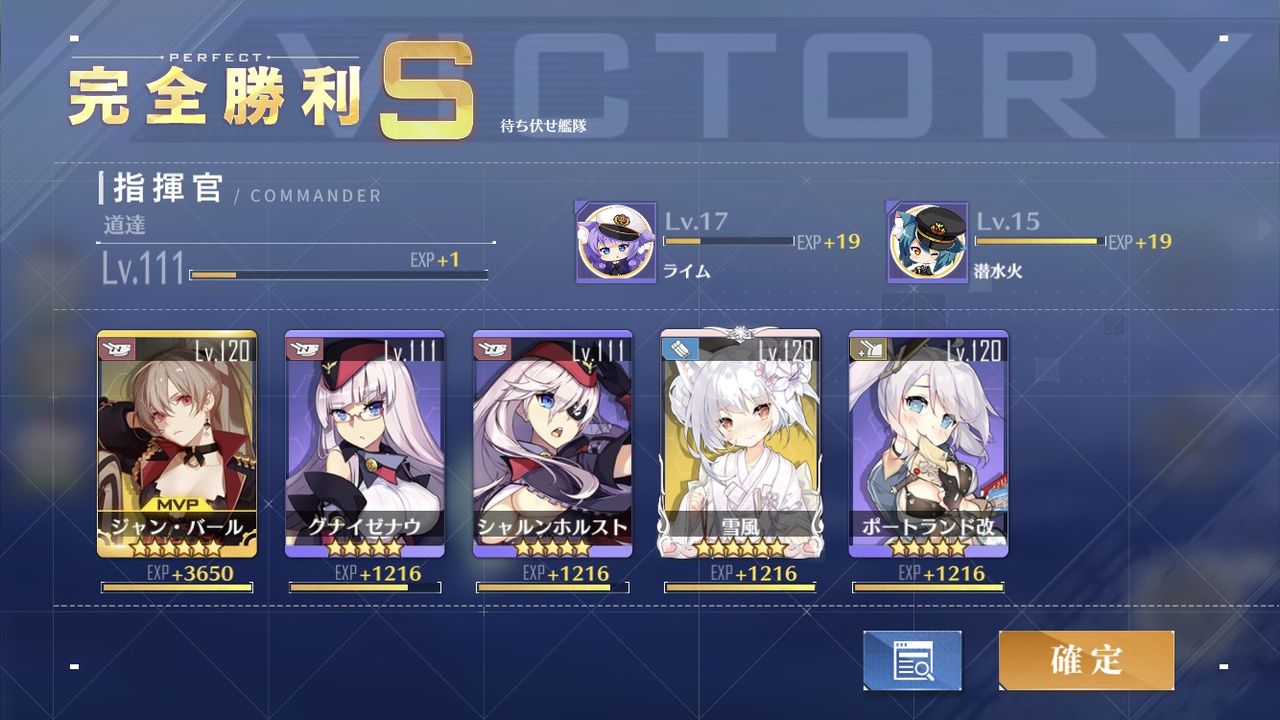Image resolution: width=1280 pixels, height=720 pixels.
Task: Click the EXP +3650 progress bar under ジャン・バール
Action: pos(176,588)
